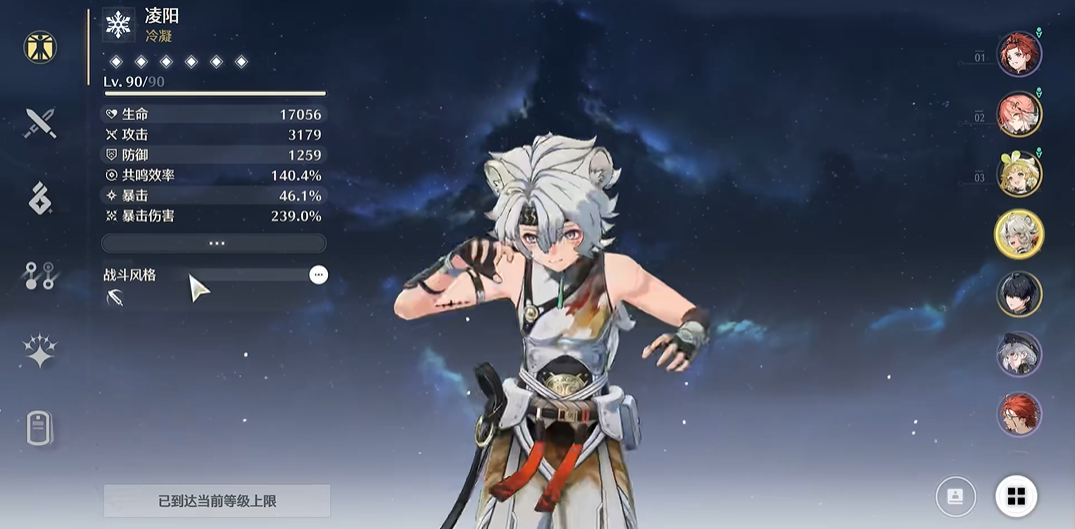This screenshot has height=529, width=1075.
Task: Open the Echoes tab with stacked diamond icon
Action: (x=40, y=199)
